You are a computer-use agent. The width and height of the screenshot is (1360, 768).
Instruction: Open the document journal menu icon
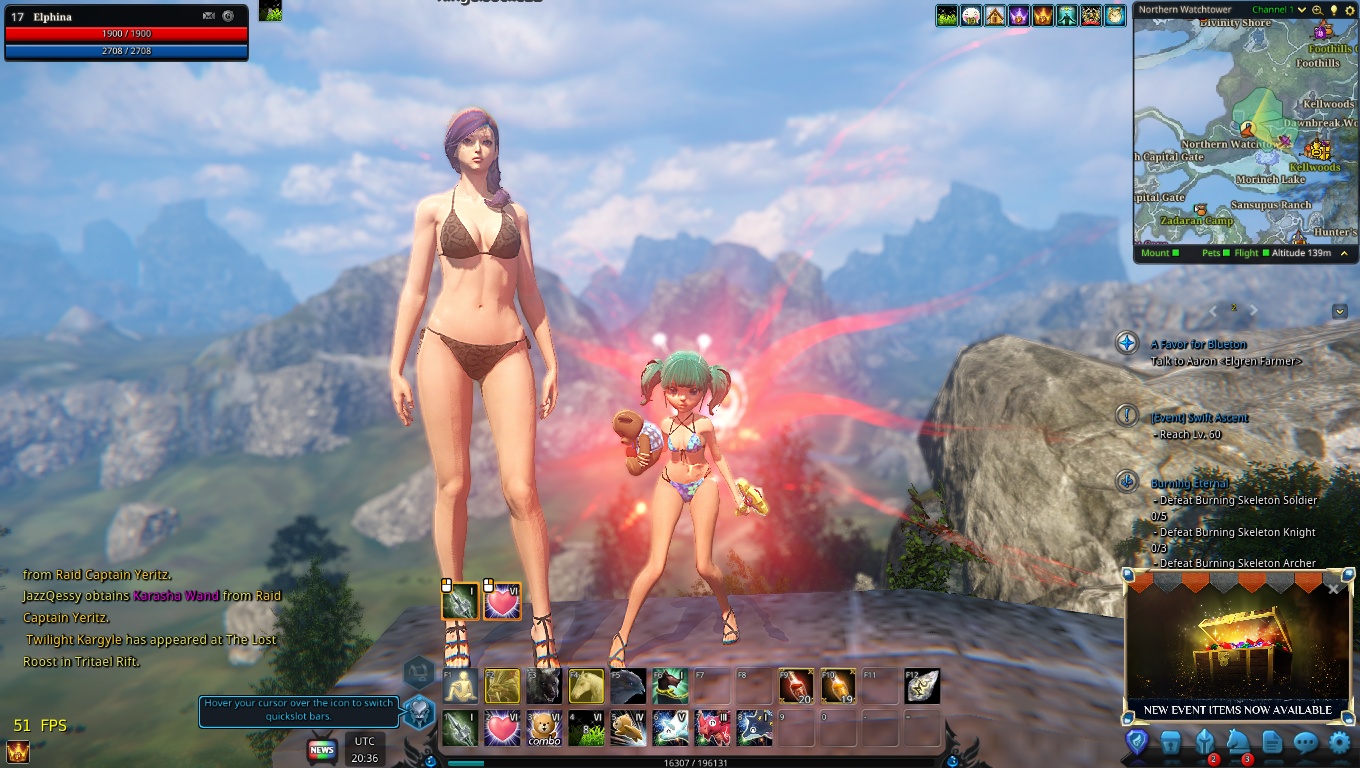pos(1272,742)
